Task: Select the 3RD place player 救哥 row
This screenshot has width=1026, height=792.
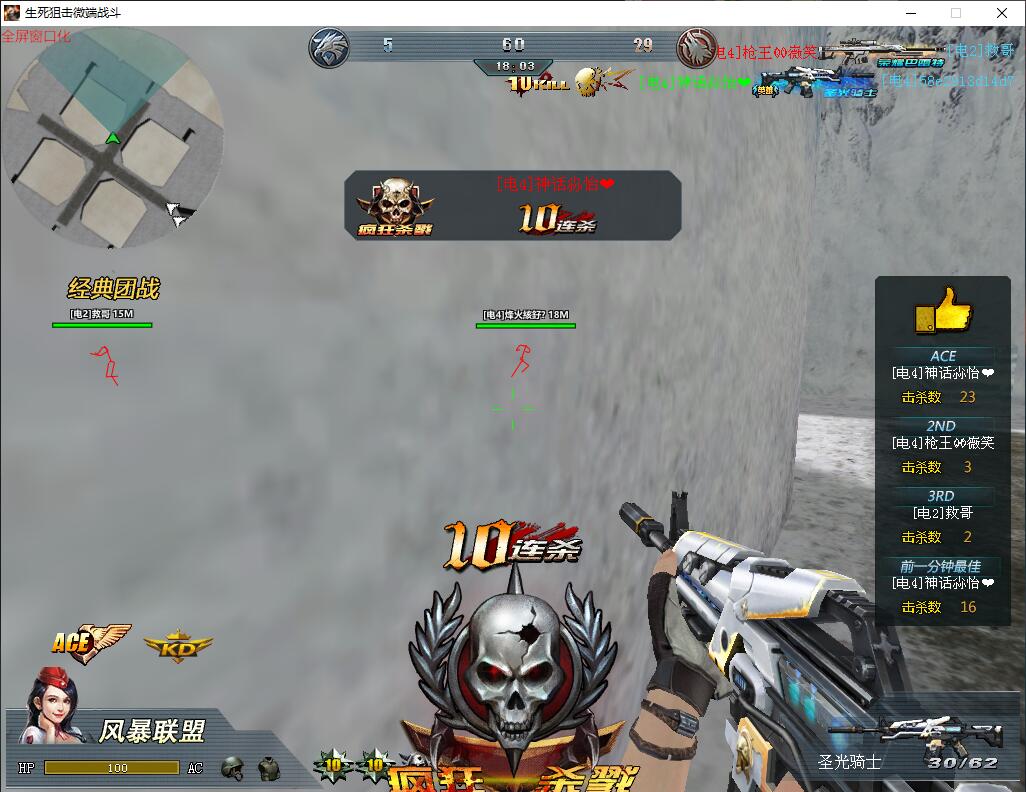Action: click(942, 513)
